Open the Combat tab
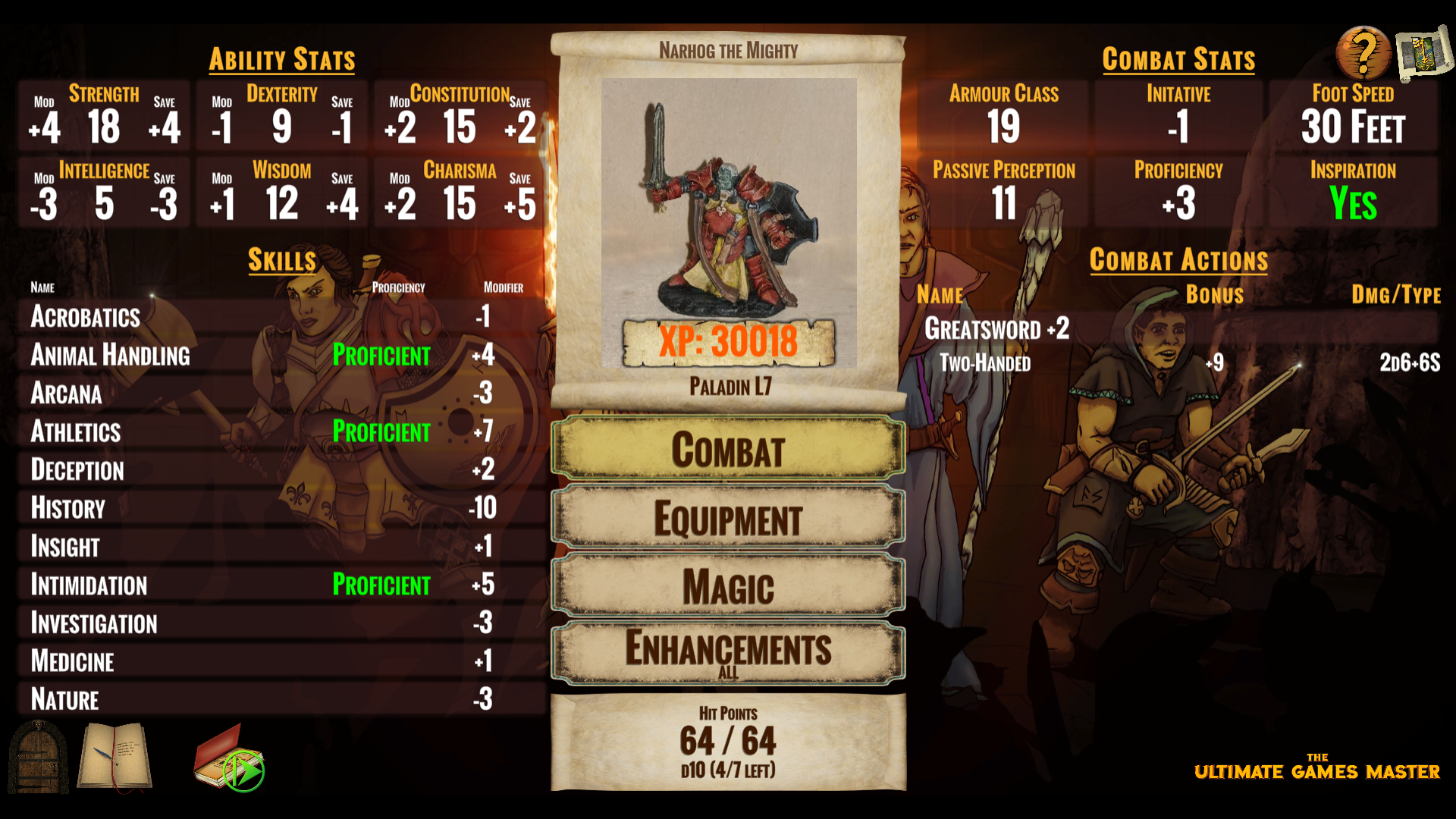This screenshot has width=1456, height=819. [x=728, y=450]
